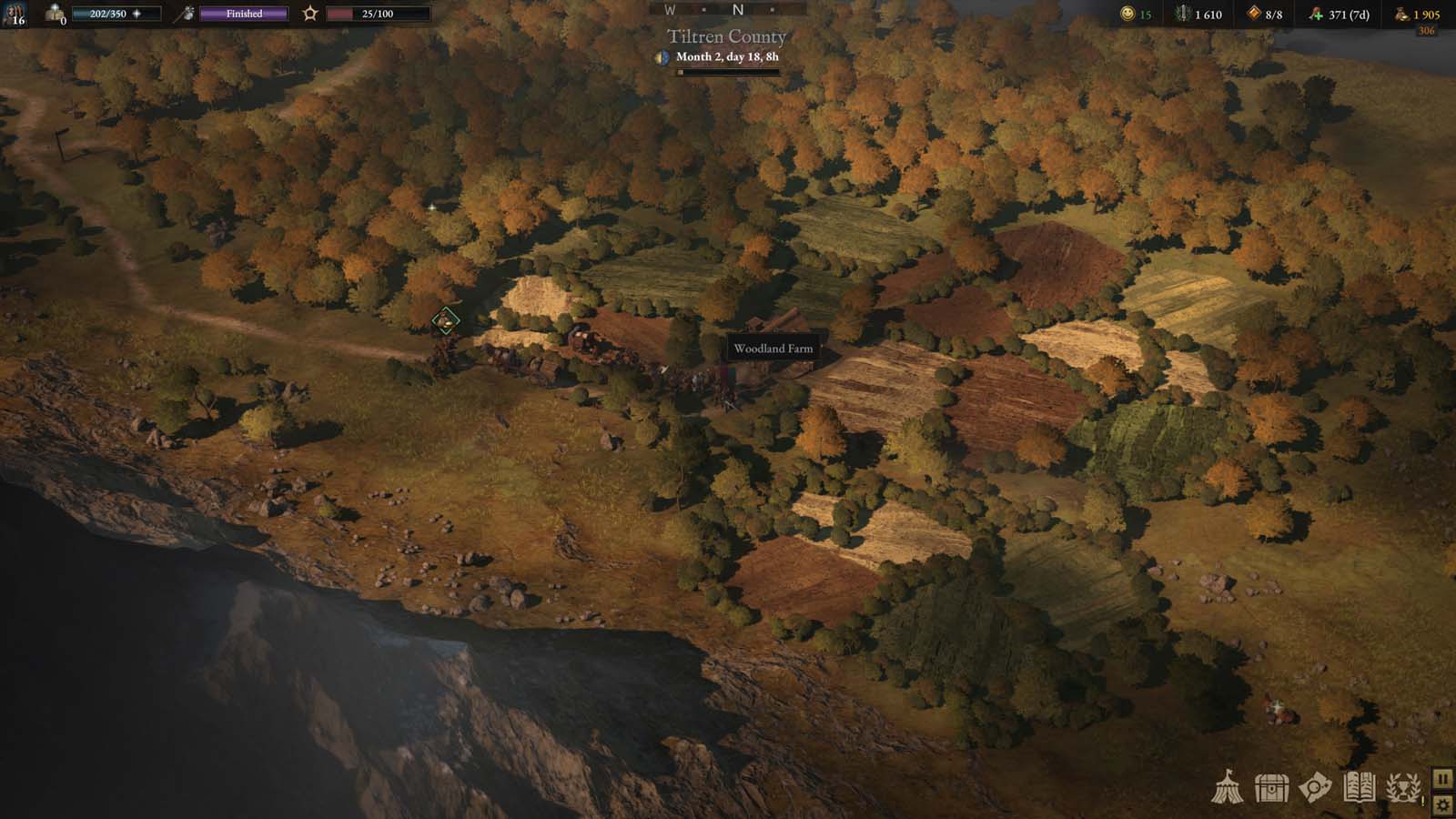Click the gold pouch counter
This screenshot has height=819, width=1456.
(x=1401, y=14)
